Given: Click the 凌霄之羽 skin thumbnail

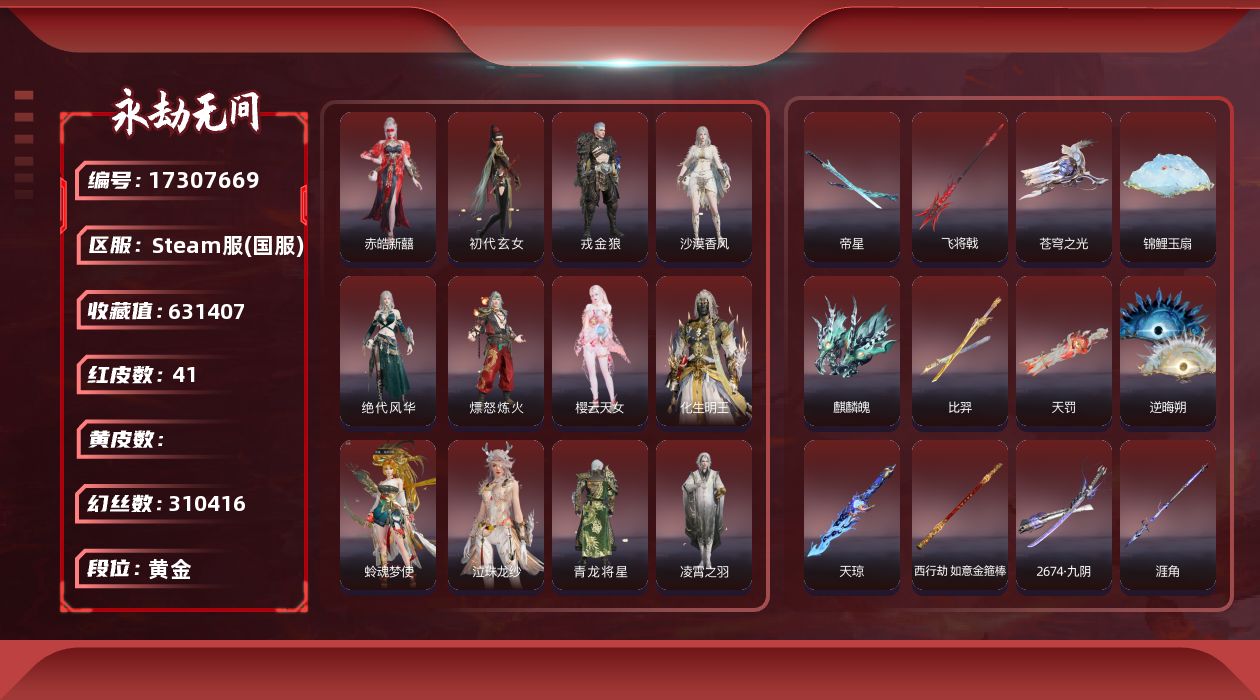Looking at the screenshot, I should 704,515.
